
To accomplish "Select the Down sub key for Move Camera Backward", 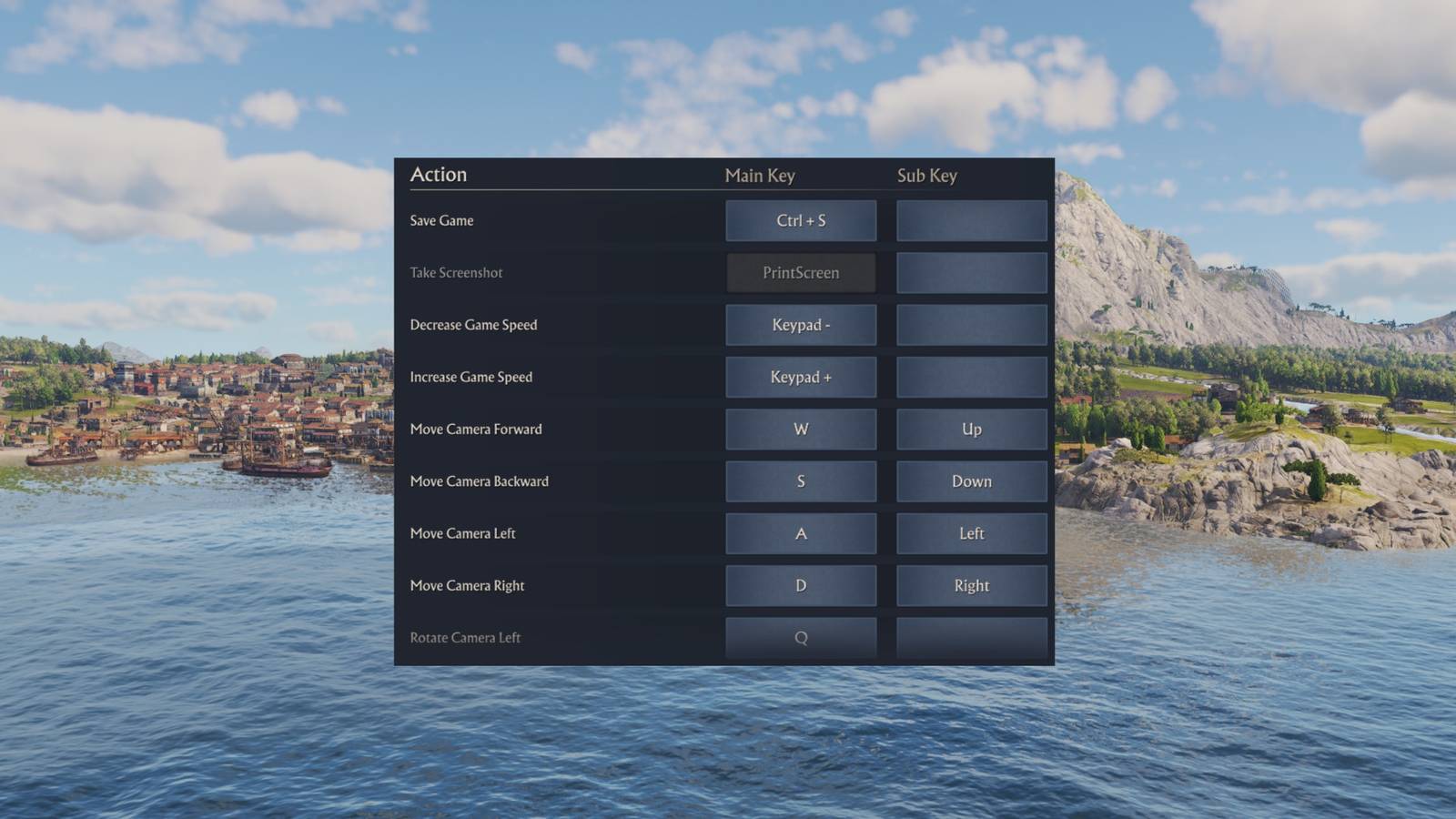I will 971,480.
